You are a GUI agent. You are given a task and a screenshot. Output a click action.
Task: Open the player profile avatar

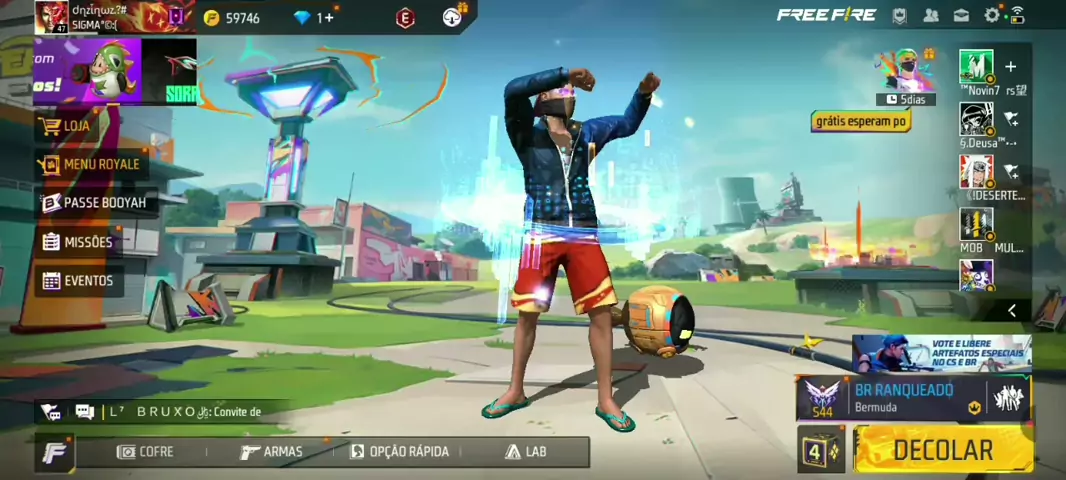point(51,17)
